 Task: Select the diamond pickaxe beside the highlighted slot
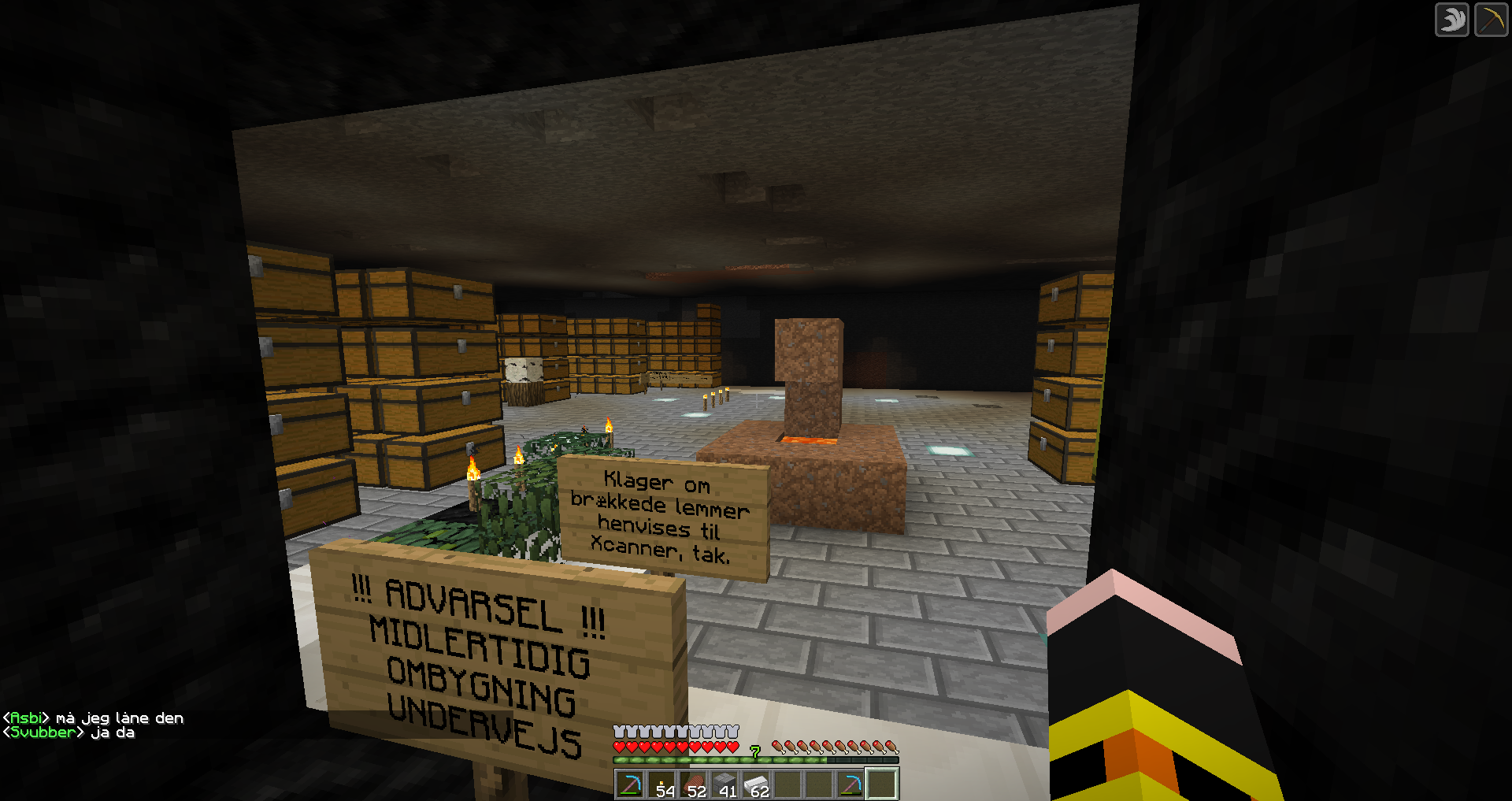(x=850, y=784)
